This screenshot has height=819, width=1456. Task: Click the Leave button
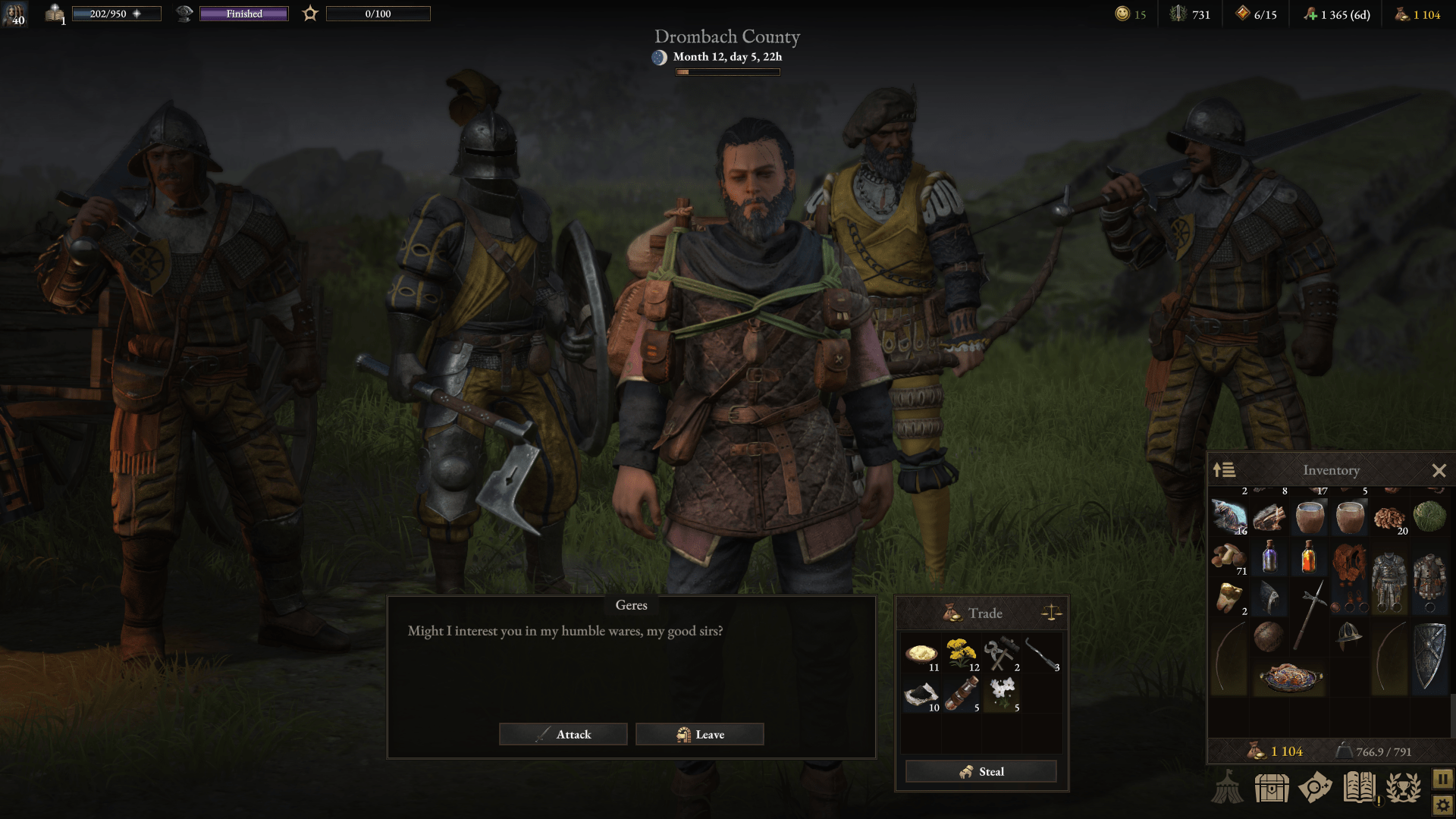[x=700, y=734]
